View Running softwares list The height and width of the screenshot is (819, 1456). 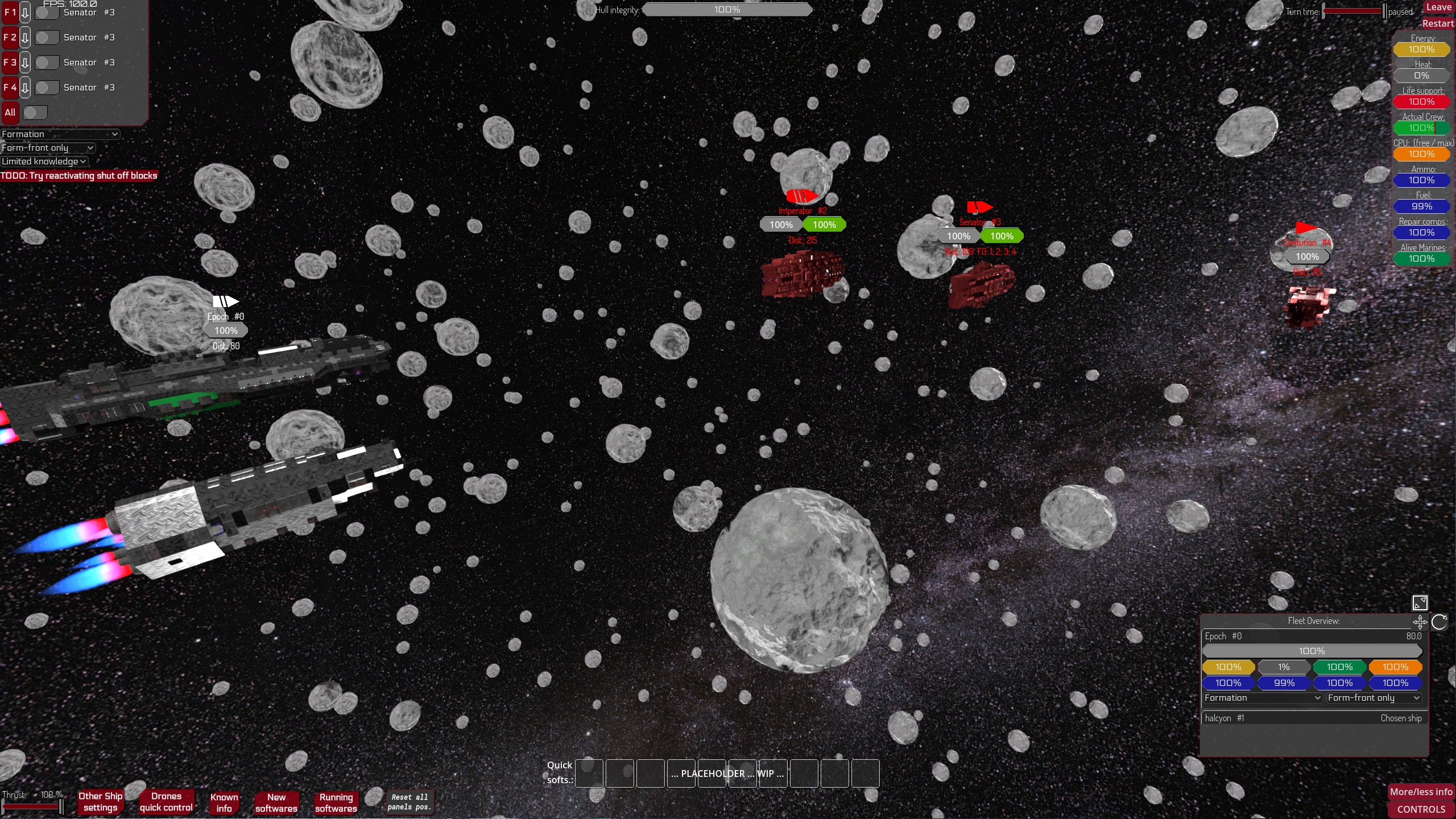tap(336, 803)
